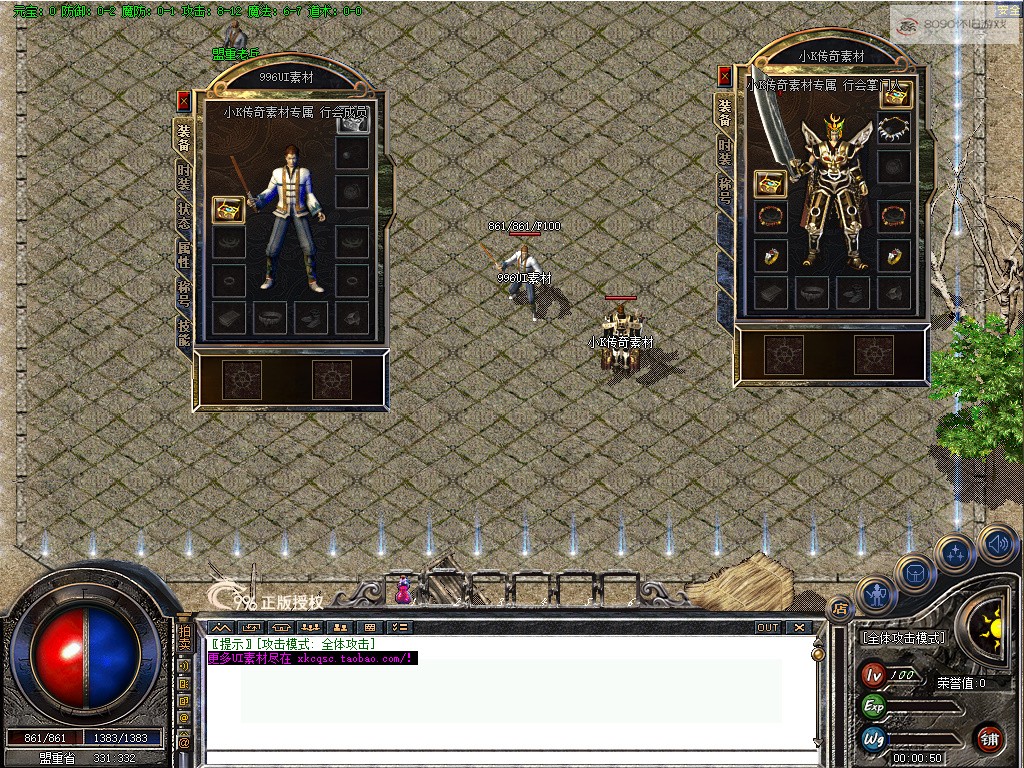Click the chat input field
The height and width of the screenshot is (768, 1024).
(510, 757)
